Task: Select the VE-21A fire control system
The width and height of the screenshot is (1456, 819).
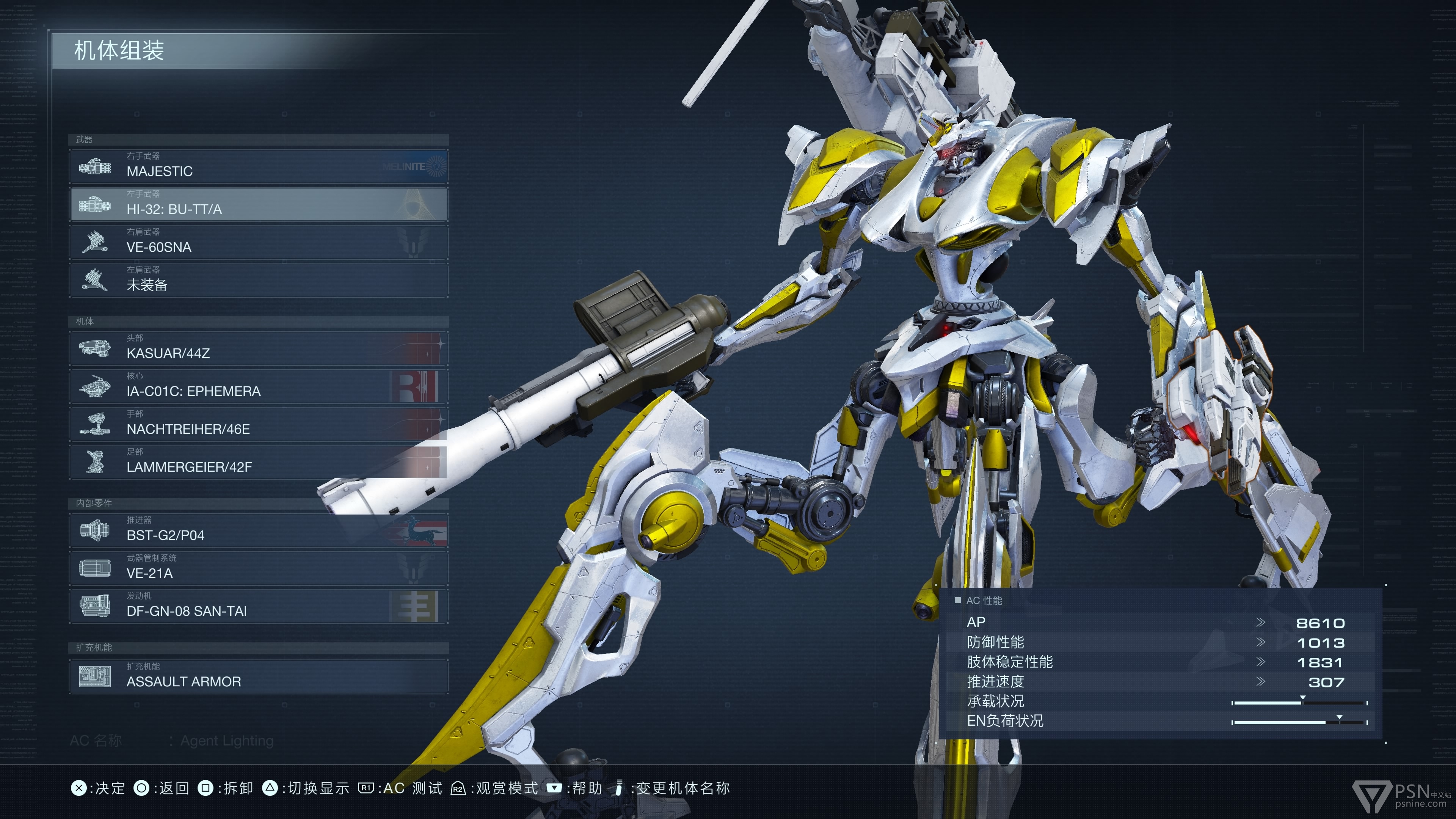Action: (258, 568)
